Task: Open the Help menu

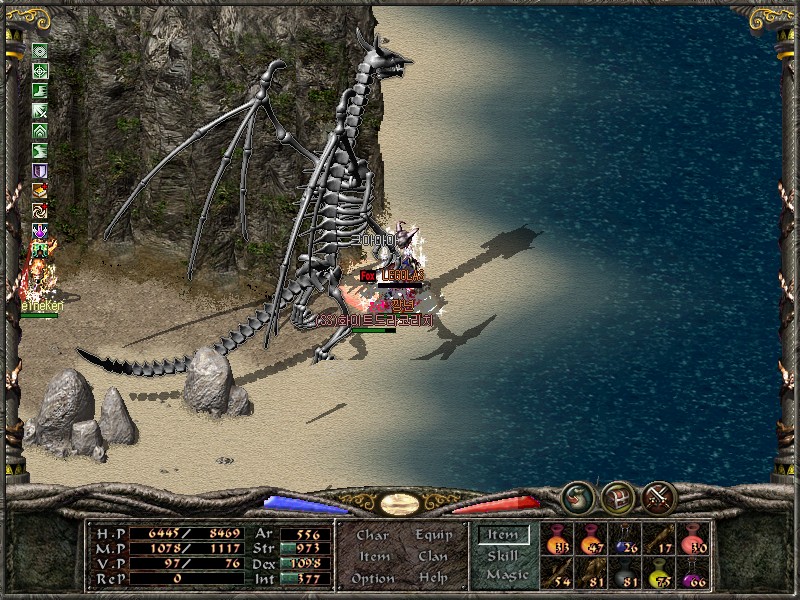Action: point(433,578)
